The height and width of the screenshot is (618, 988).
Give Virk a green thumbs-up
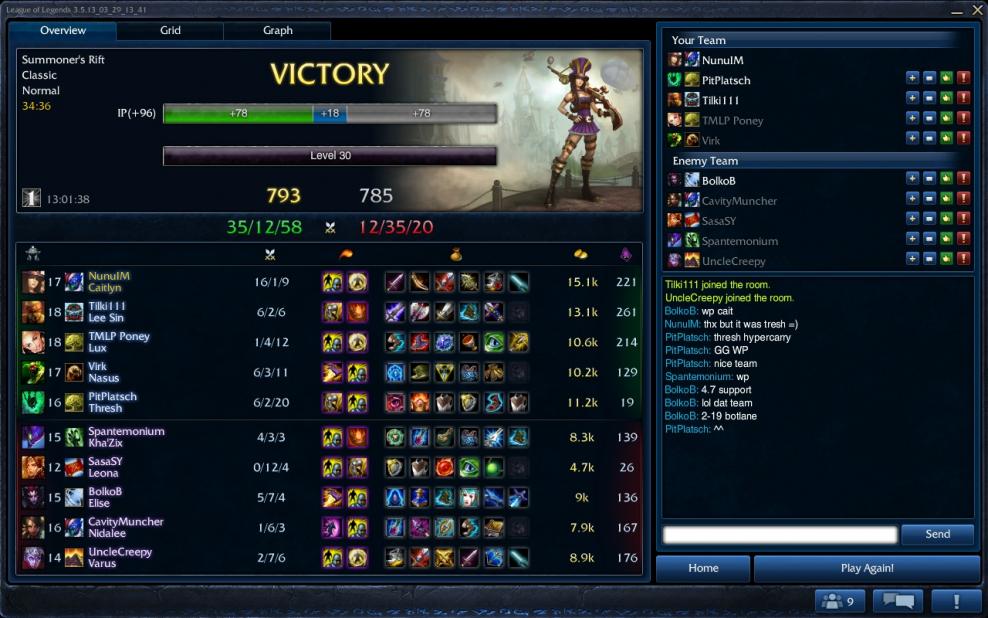946,139
